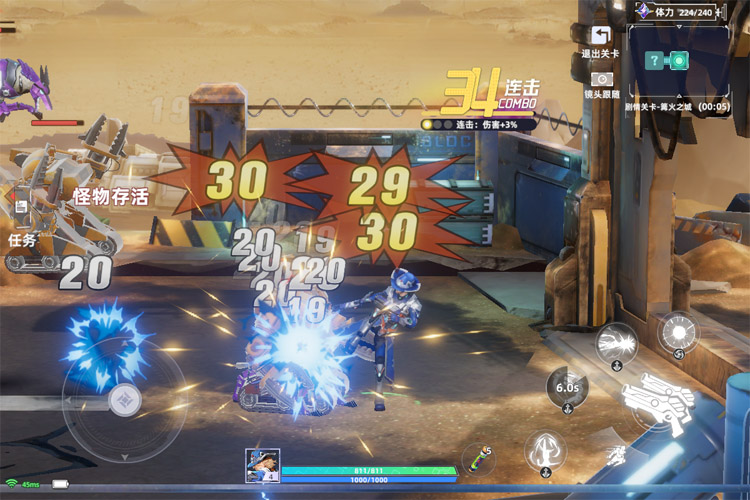The height and width of the screenshot is (500, 750).
Task: Perform the dash dodge move
Action: (616, 457)
